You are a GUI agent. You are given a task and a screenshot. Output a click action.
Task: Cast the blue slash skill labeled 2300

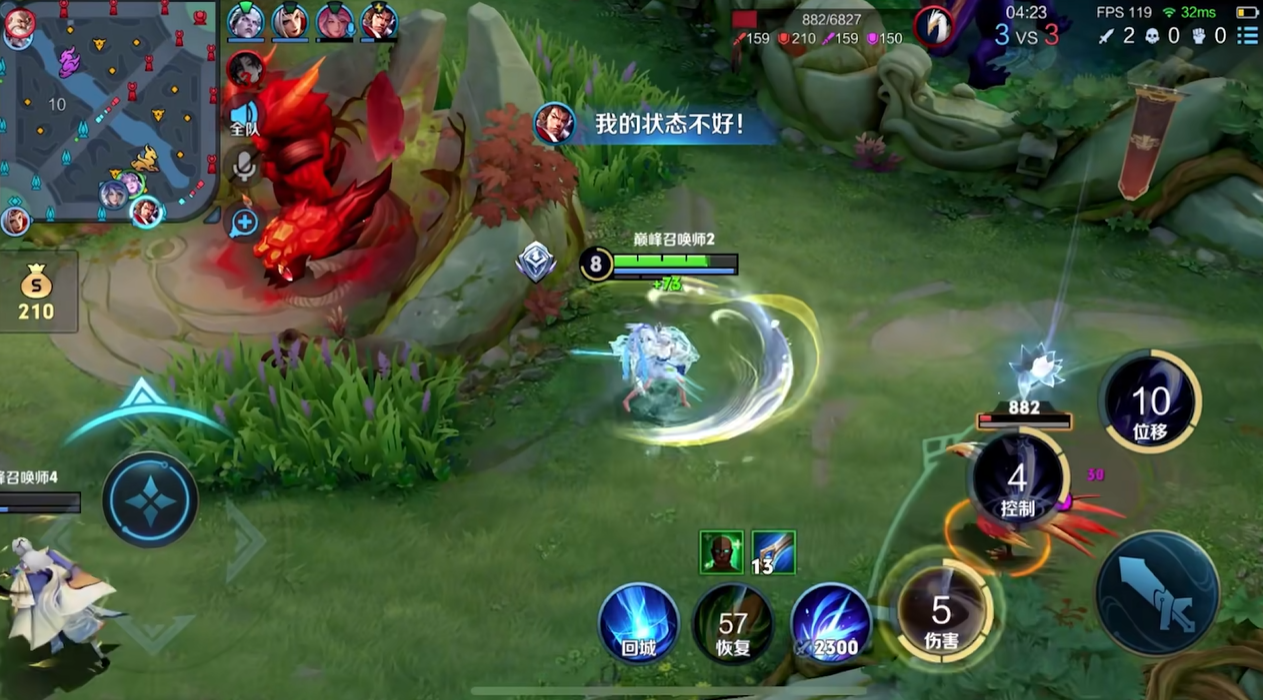[830, 622]
